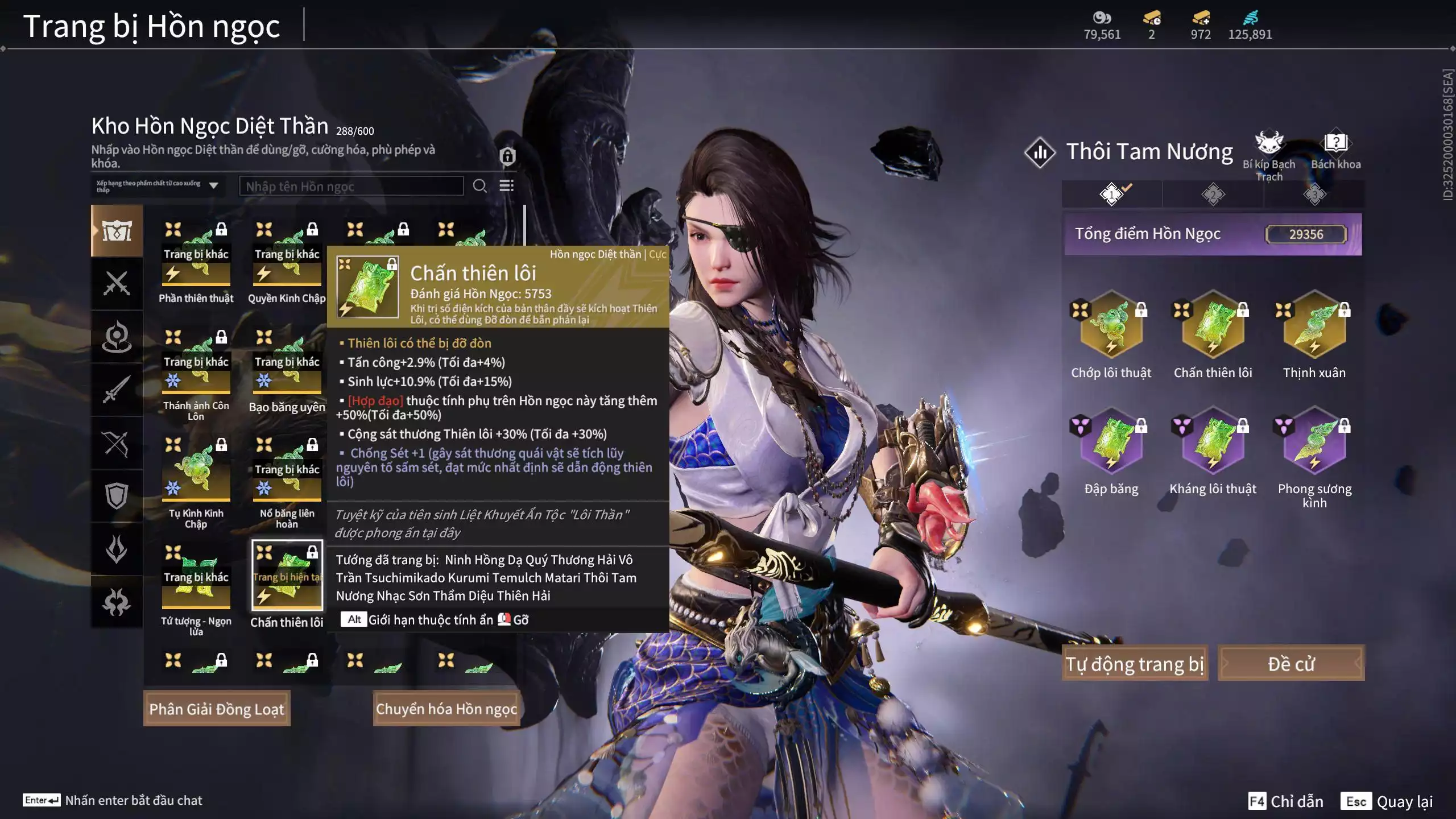The width and height of the screenshot is (1456, 819).
Task: Type in the Hồn ngọc name search field
Action: (351, 186)
